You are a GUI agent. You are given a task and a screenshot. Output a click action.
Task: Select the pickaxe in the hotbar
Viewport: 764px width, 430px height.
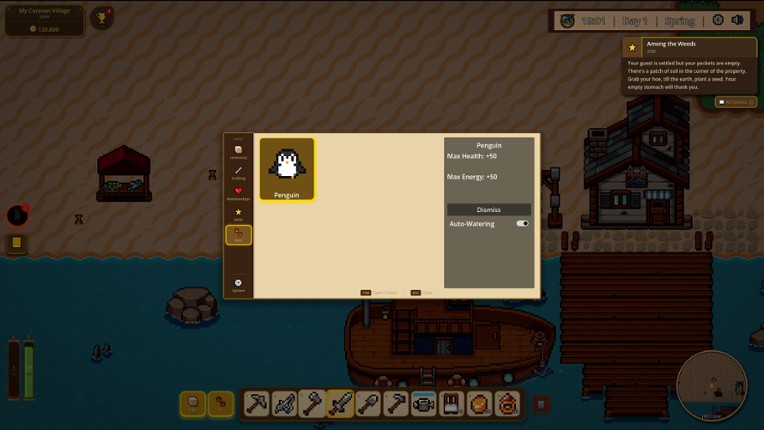(x=256, y=404)
